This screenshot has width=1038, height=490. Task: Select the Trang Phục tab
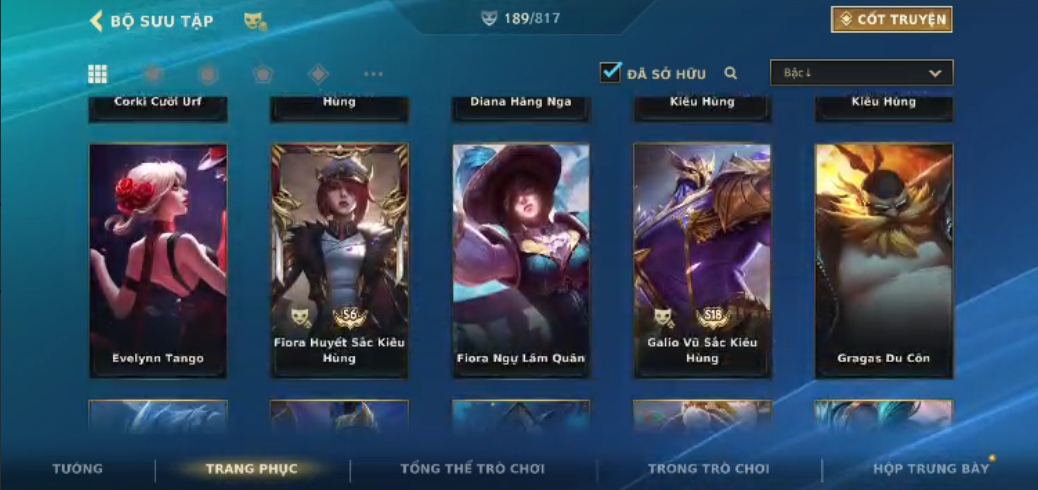pos(252,468)
